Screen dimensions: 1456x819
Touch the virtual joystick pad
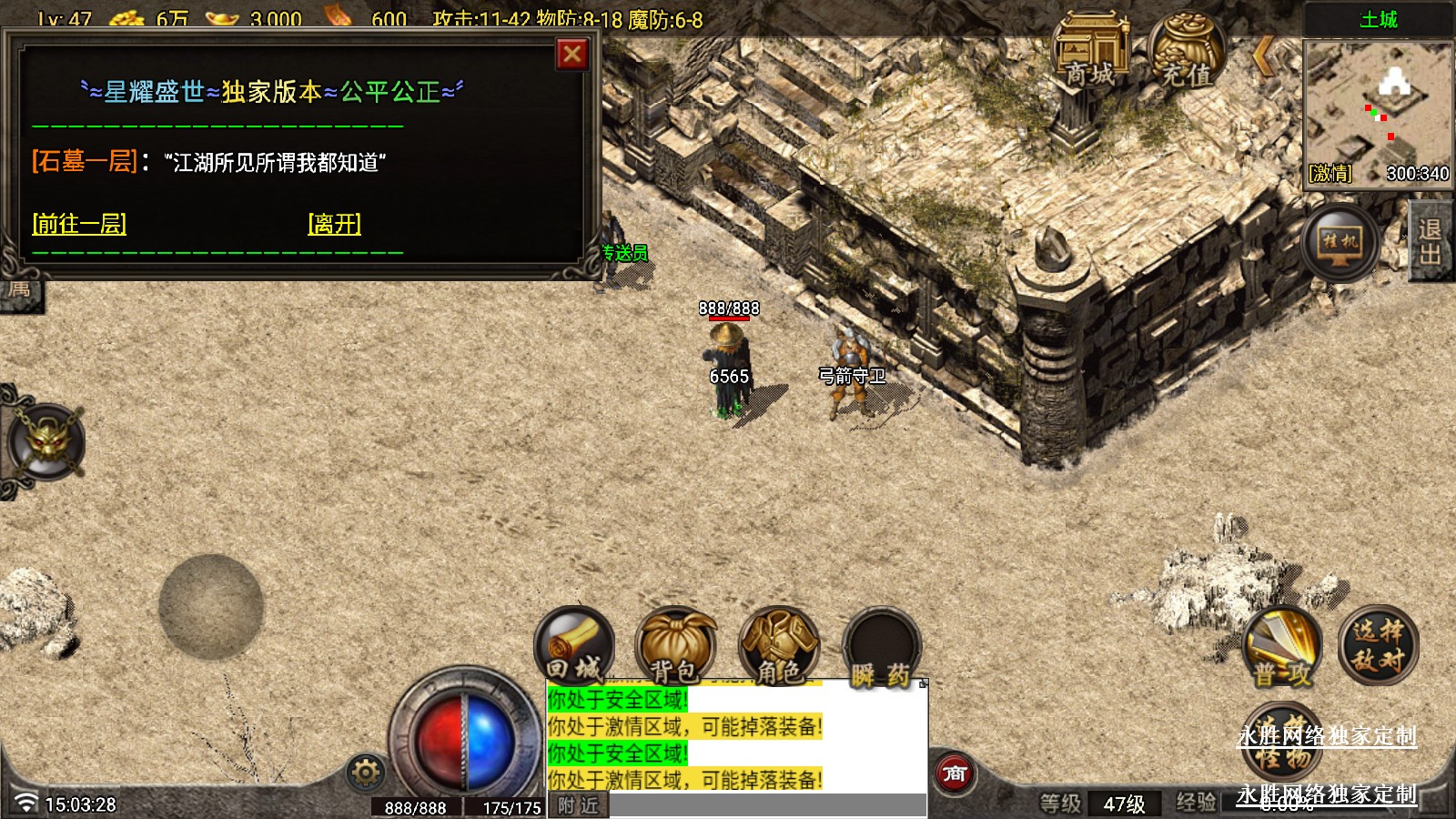tap(211, 607)
